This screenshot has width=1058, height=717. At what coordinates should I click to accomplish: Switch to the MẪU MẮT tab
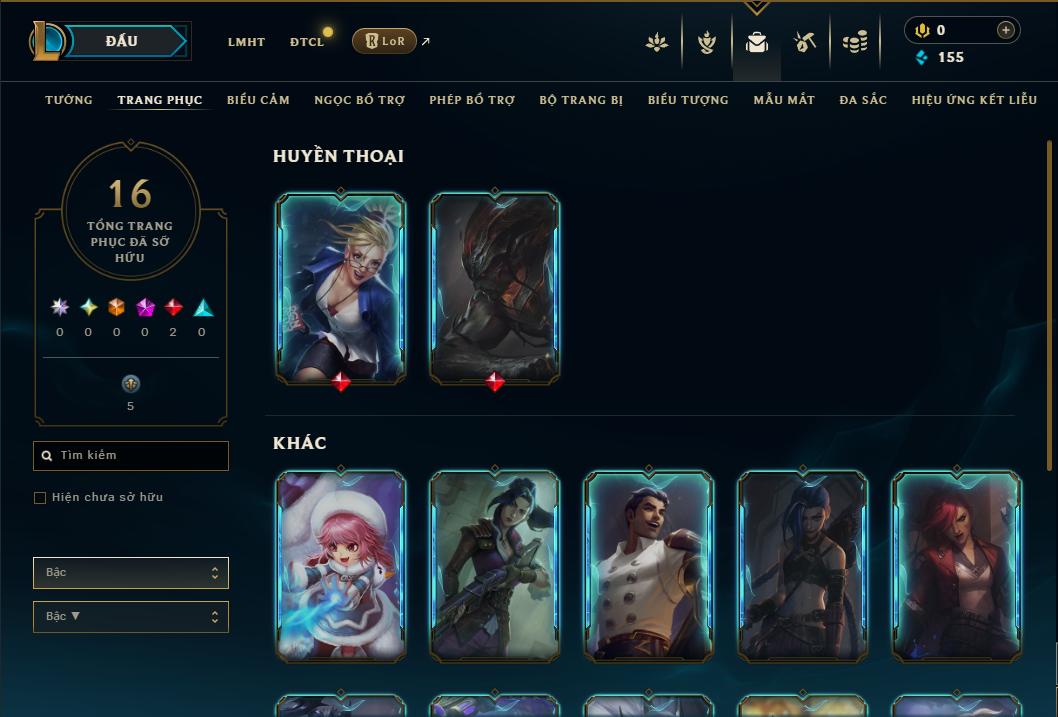[784, 100]
